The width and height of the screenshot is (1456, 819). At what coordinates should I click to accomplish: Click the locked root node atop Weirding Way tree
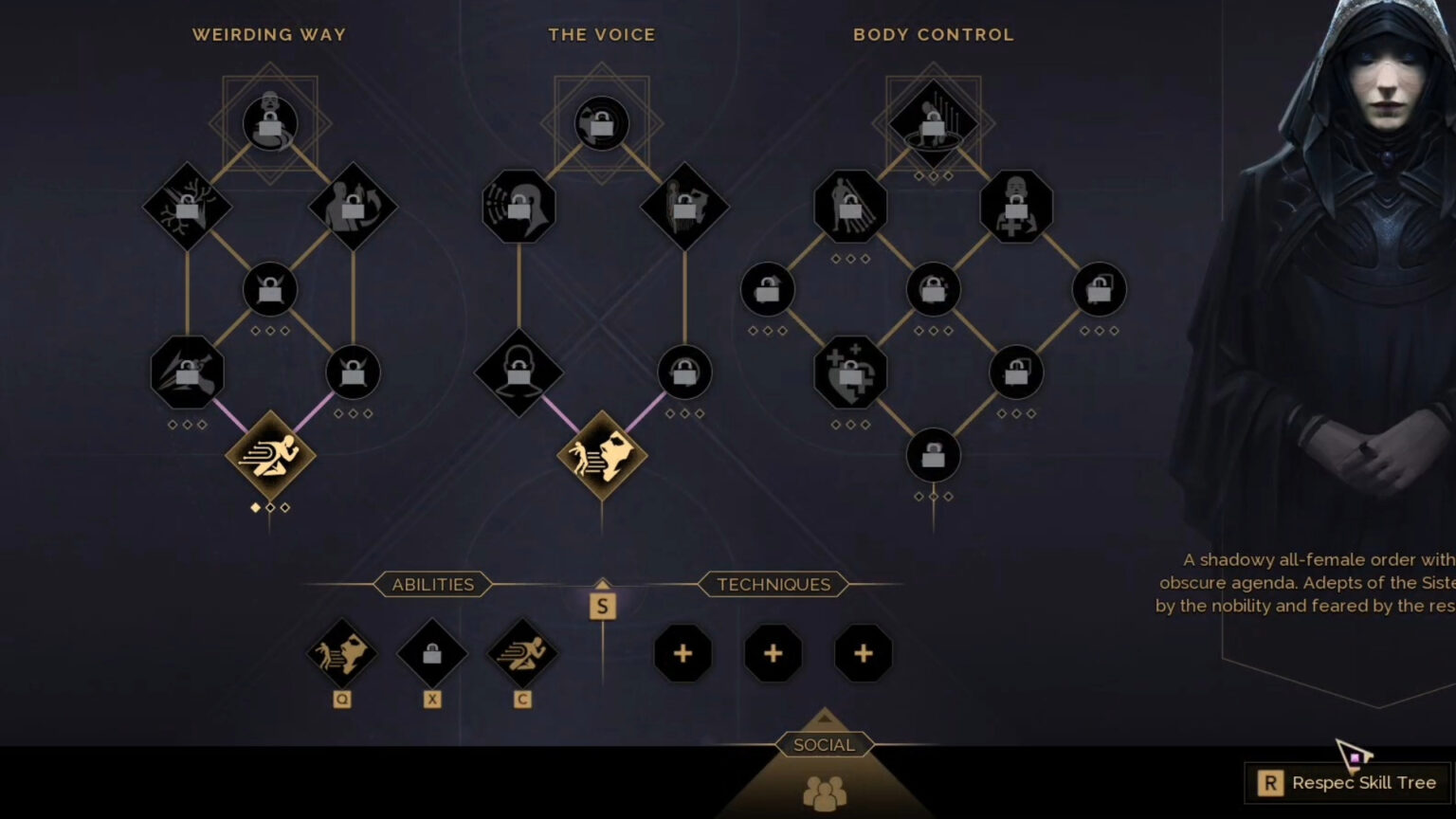269,123
